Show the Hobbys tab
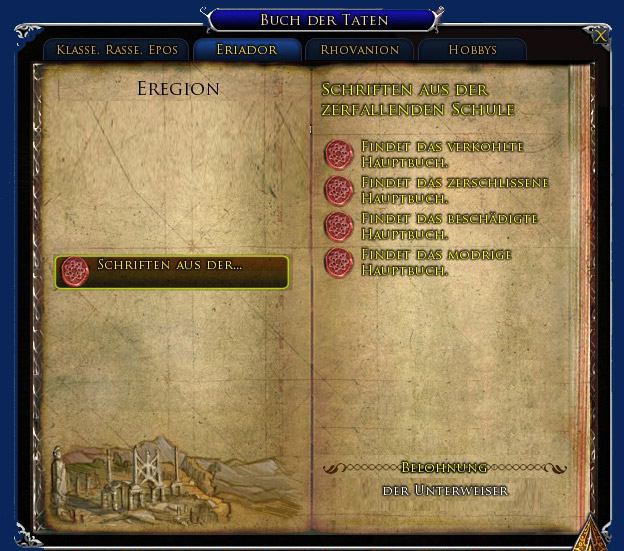The image size is (624, 551). [x=472, y=50]
